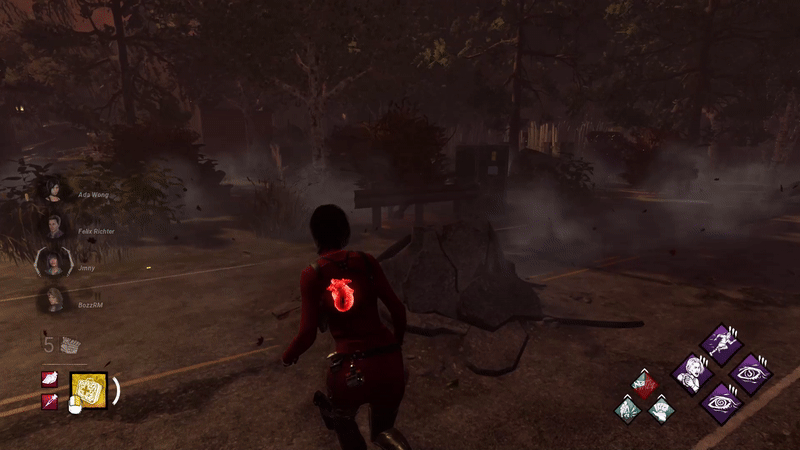Use the yellow med-kit item
This screenshot has width=800, height=450.
(88, 389)
